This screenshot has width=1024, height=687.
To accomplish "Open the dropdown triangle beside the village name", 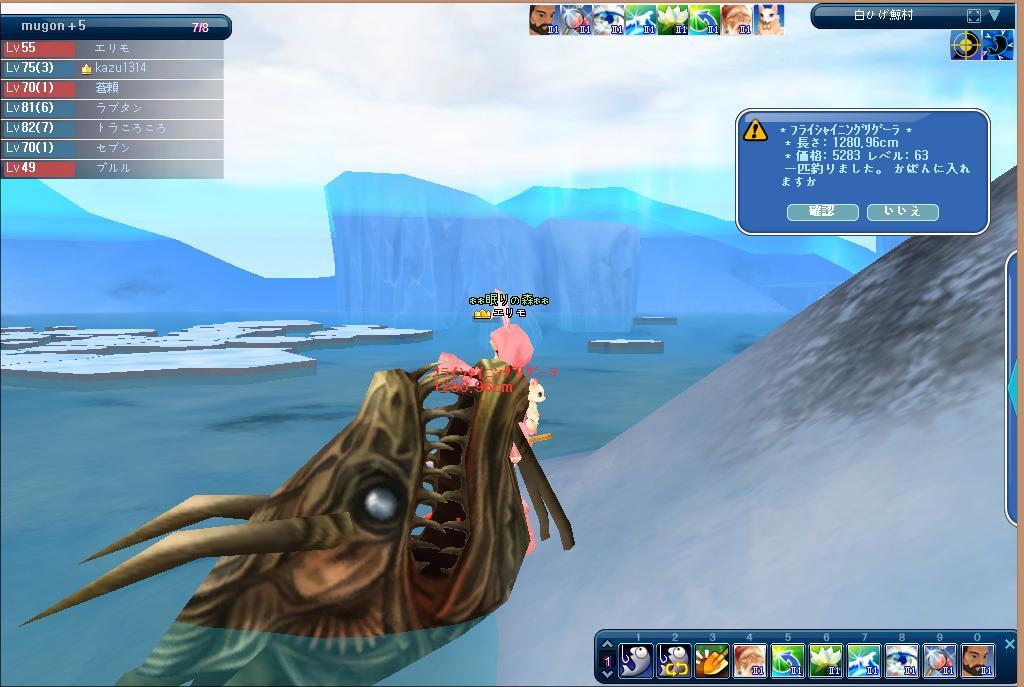I will [x=995, y=15].
